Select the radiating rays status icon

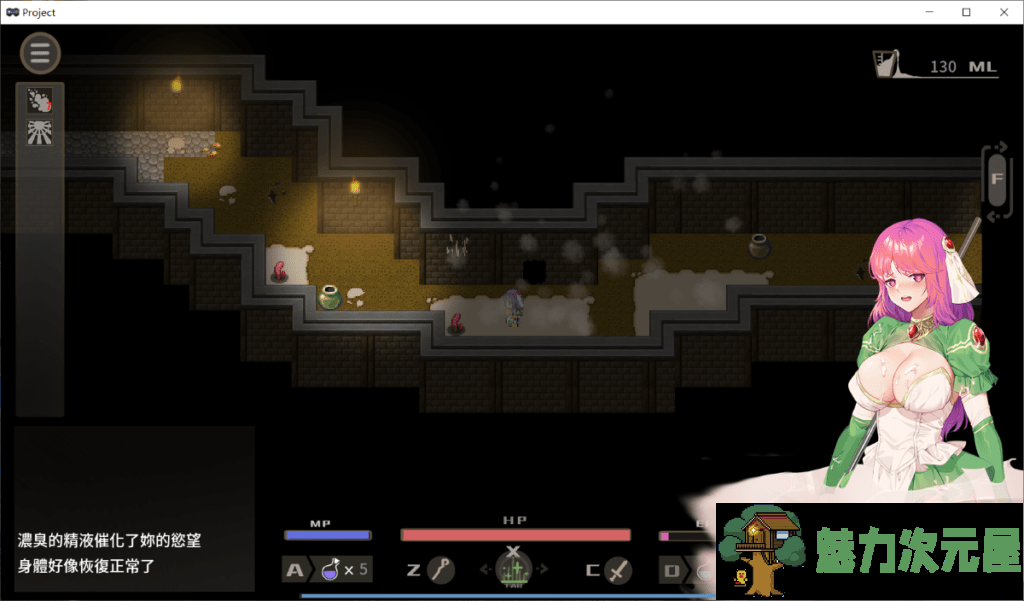40,132
